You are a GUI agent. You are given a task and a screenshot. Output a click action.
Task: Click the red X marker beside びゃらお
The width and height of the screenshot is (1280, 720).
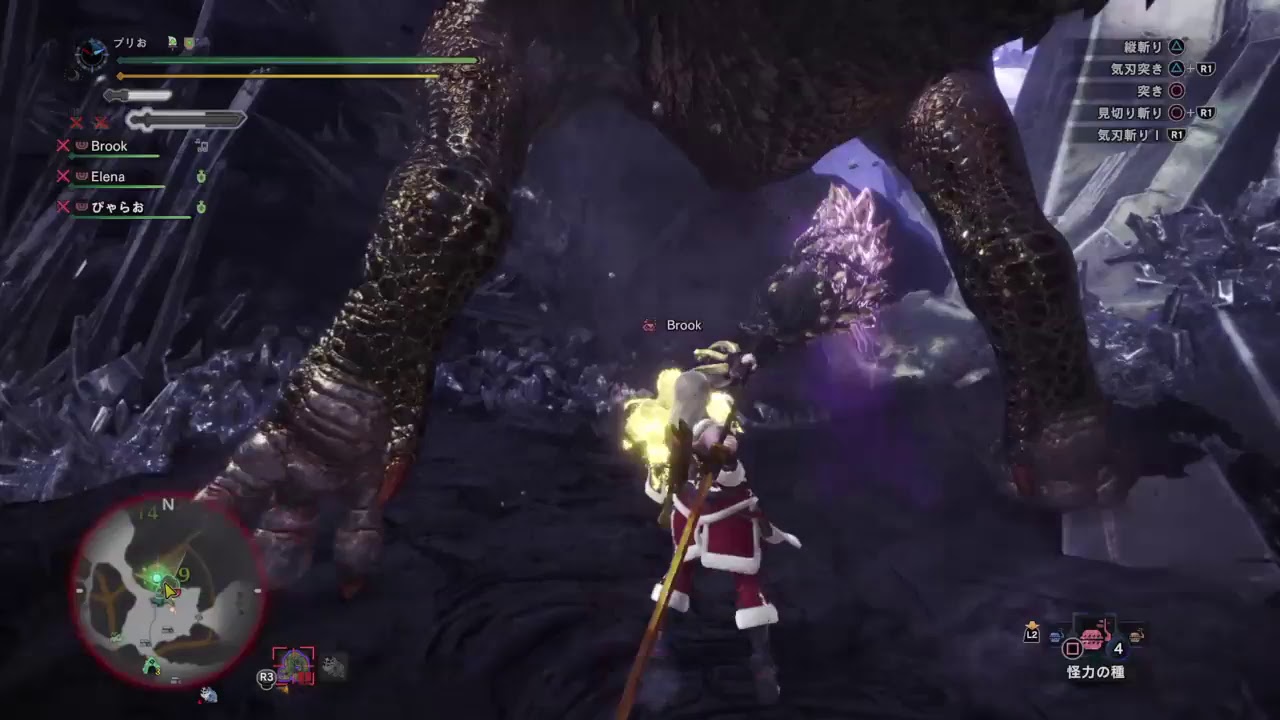click(64, 206)
